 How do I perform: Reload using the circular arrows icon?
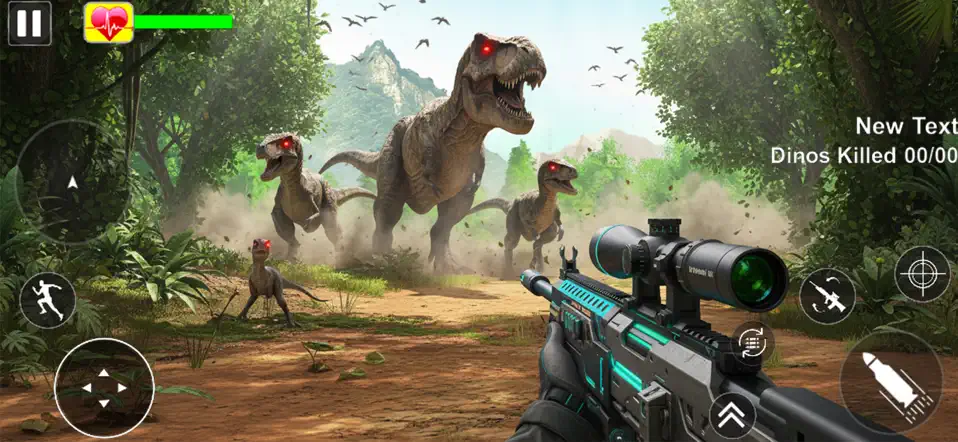(x=751, y=341)
